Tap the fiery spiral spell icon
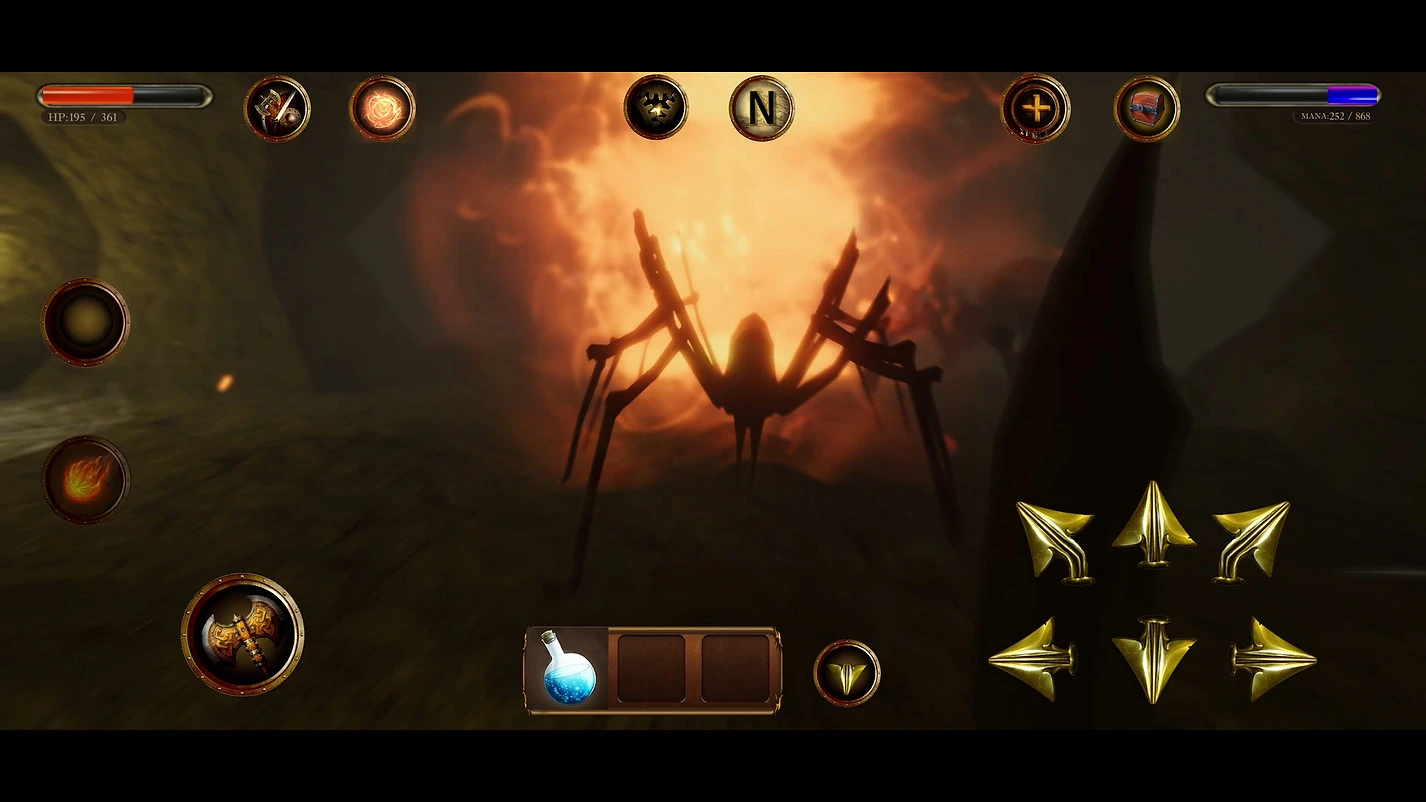Screen dimensions: 1426x802 coord(382,108)
